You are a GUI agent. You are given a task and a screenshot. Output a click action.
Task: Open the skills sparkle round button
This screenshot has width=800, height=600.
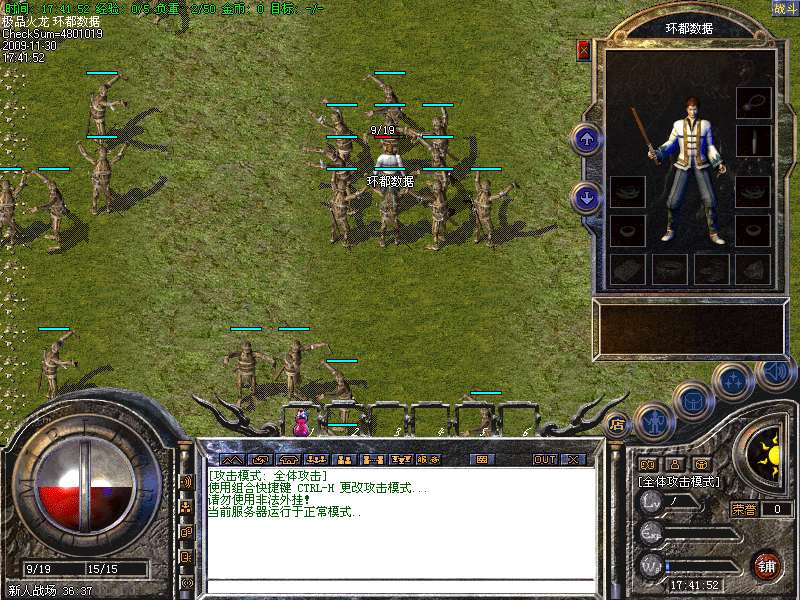click(x=734, y=380)
